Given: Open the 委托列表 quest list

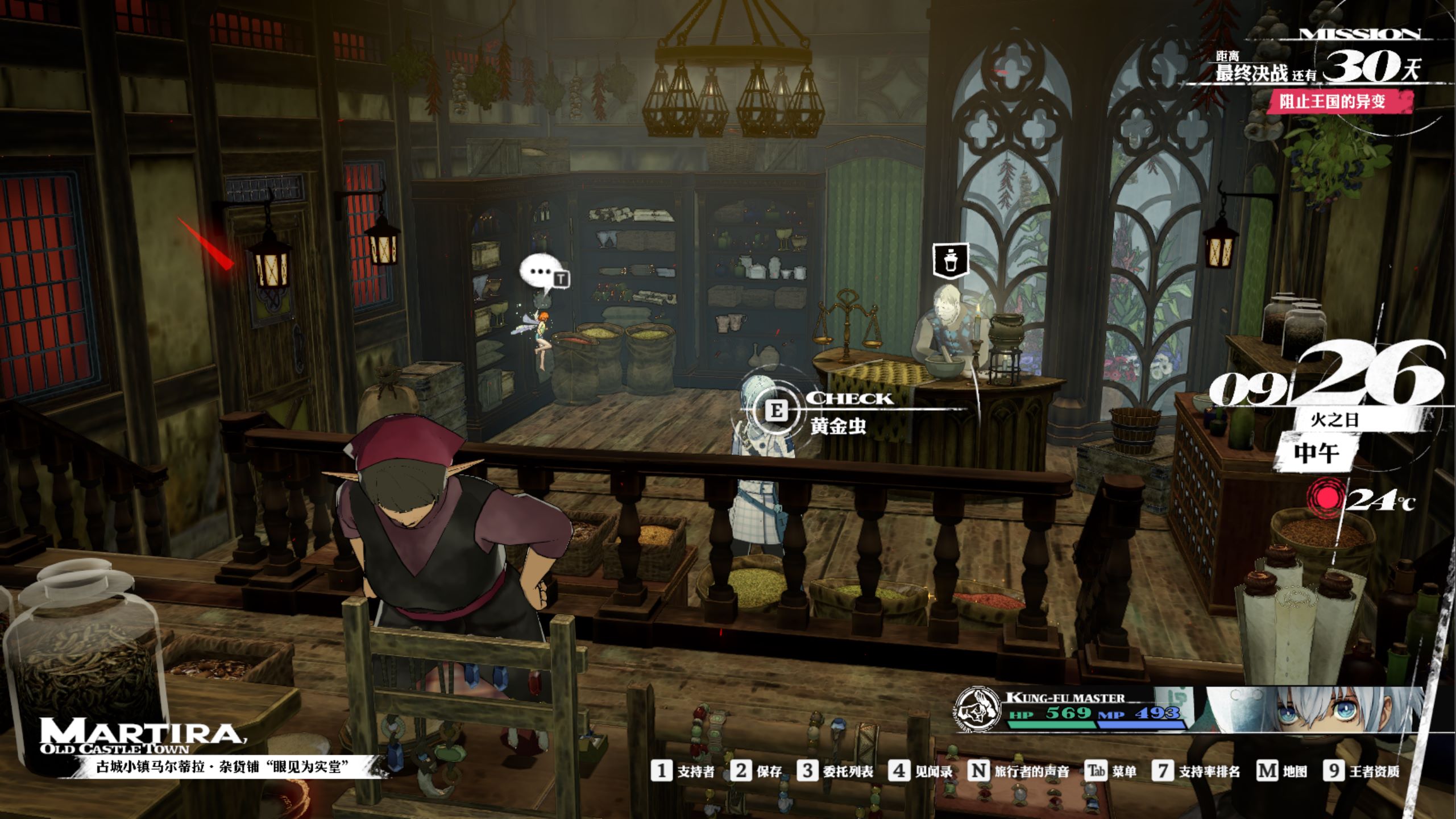Looking at the screenshot, I should point(835,771).
